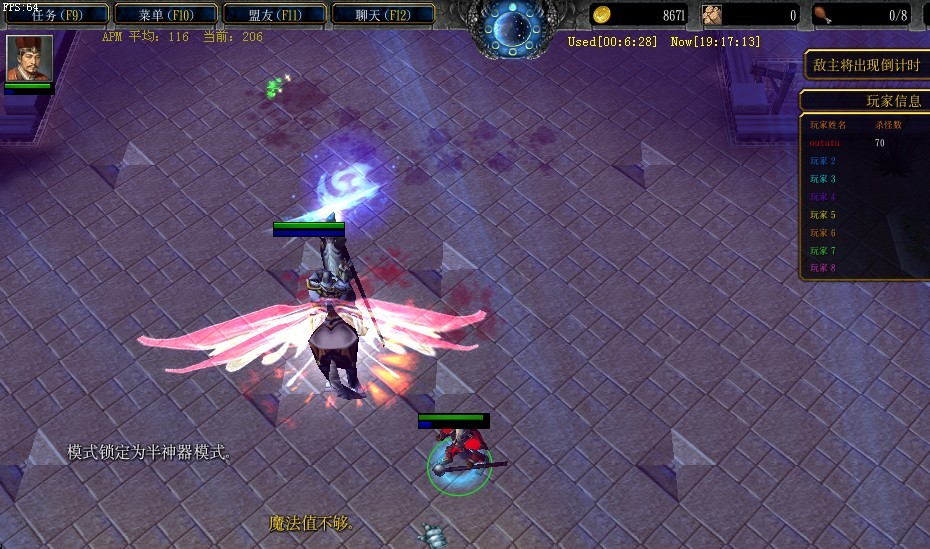Click the gold coin resource icon
This screenshot has height=549, width=930.
(x=602, y=15)
